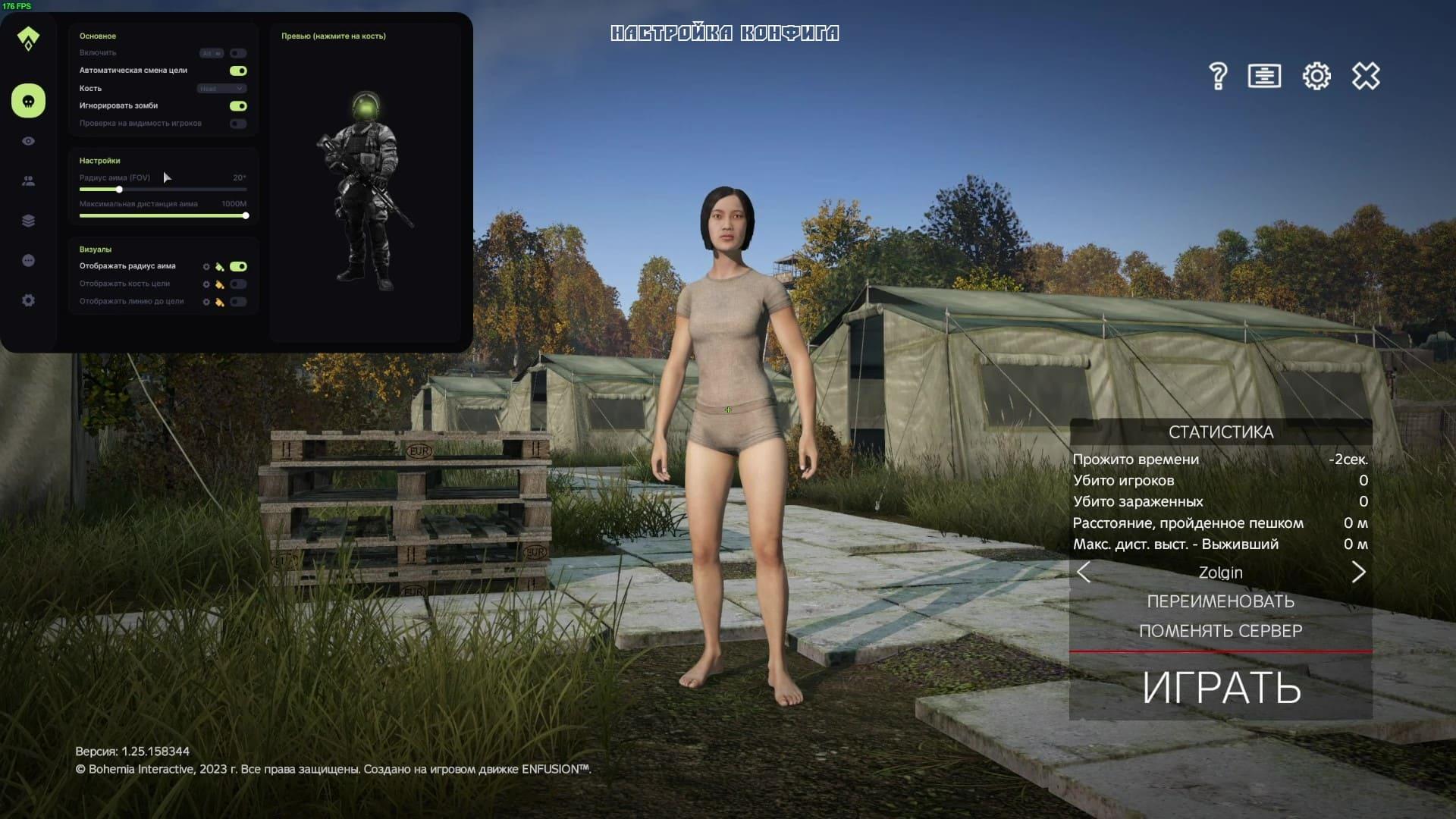Switch to the previous character with the left arrow

(1084, 572)
